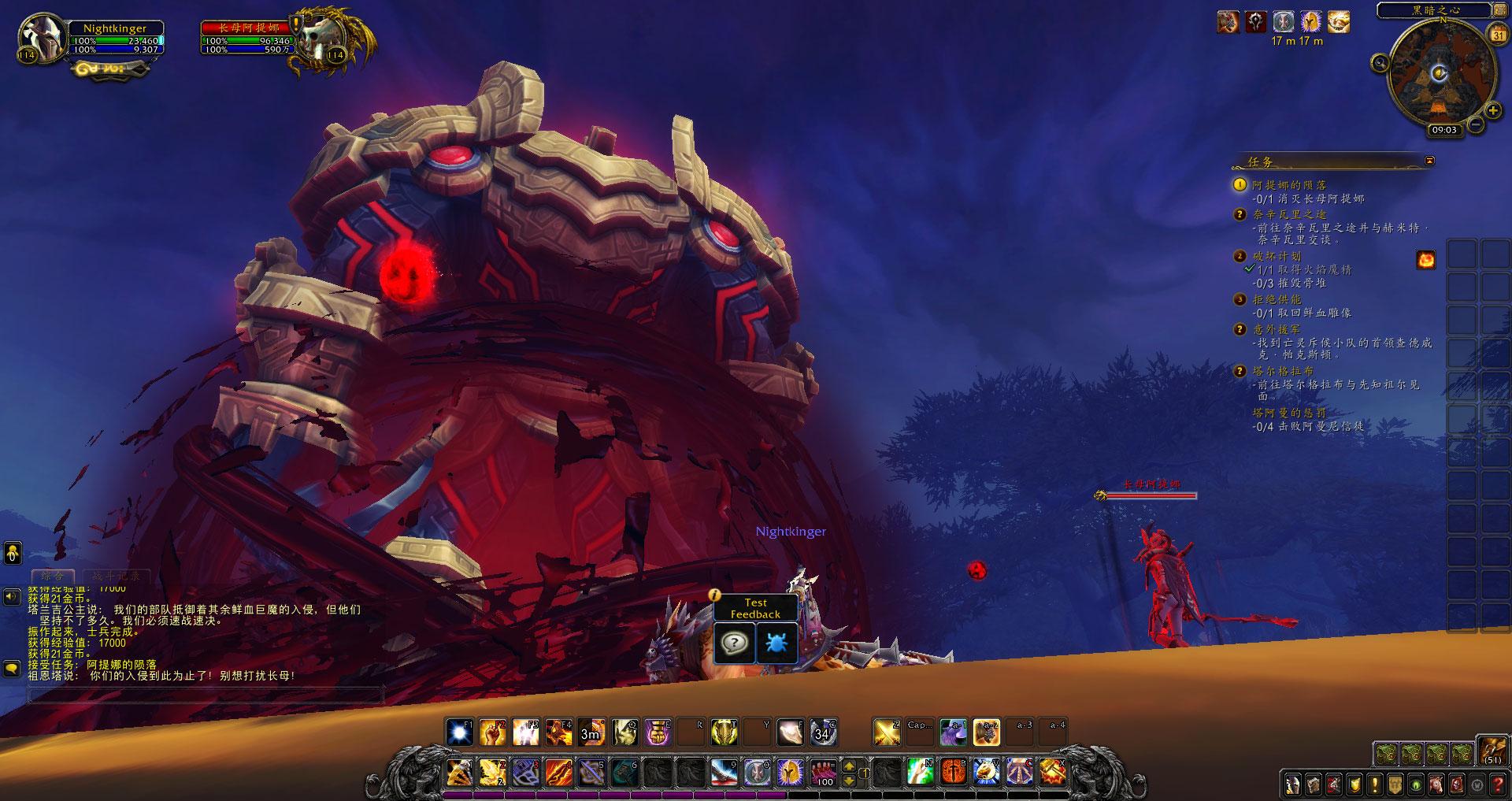The height and width of the screenshot is (801, 1512).
Task: Zoom out on the minimap
Action: (1475, 124)
